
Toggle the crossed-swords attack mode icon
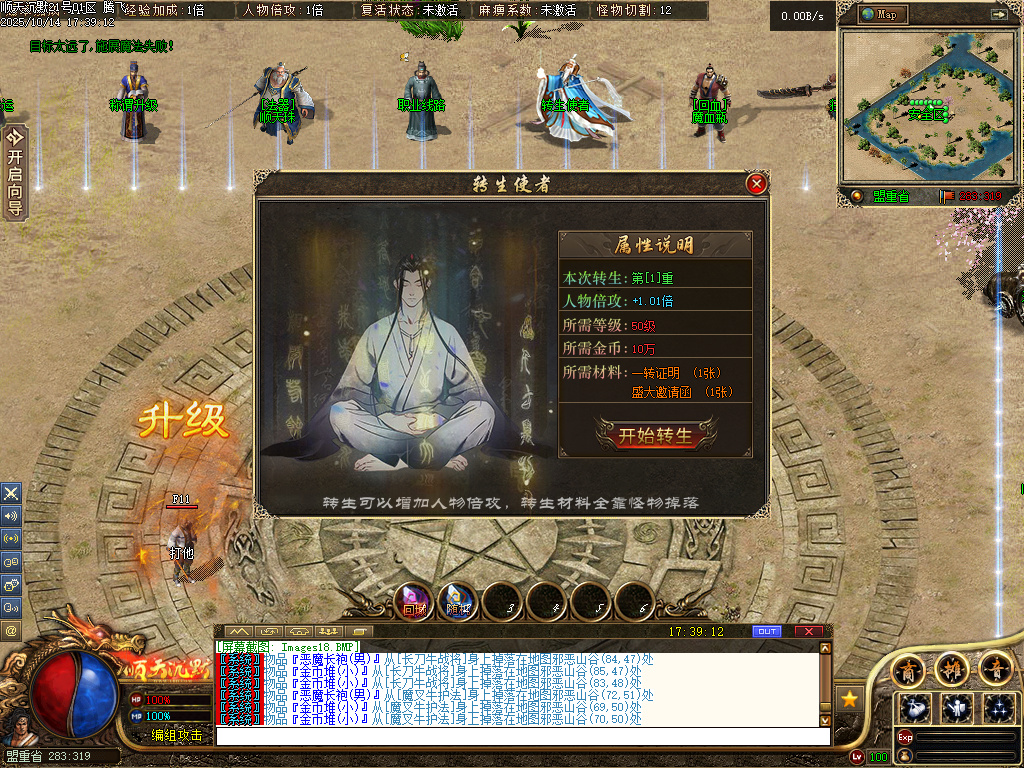11,493
